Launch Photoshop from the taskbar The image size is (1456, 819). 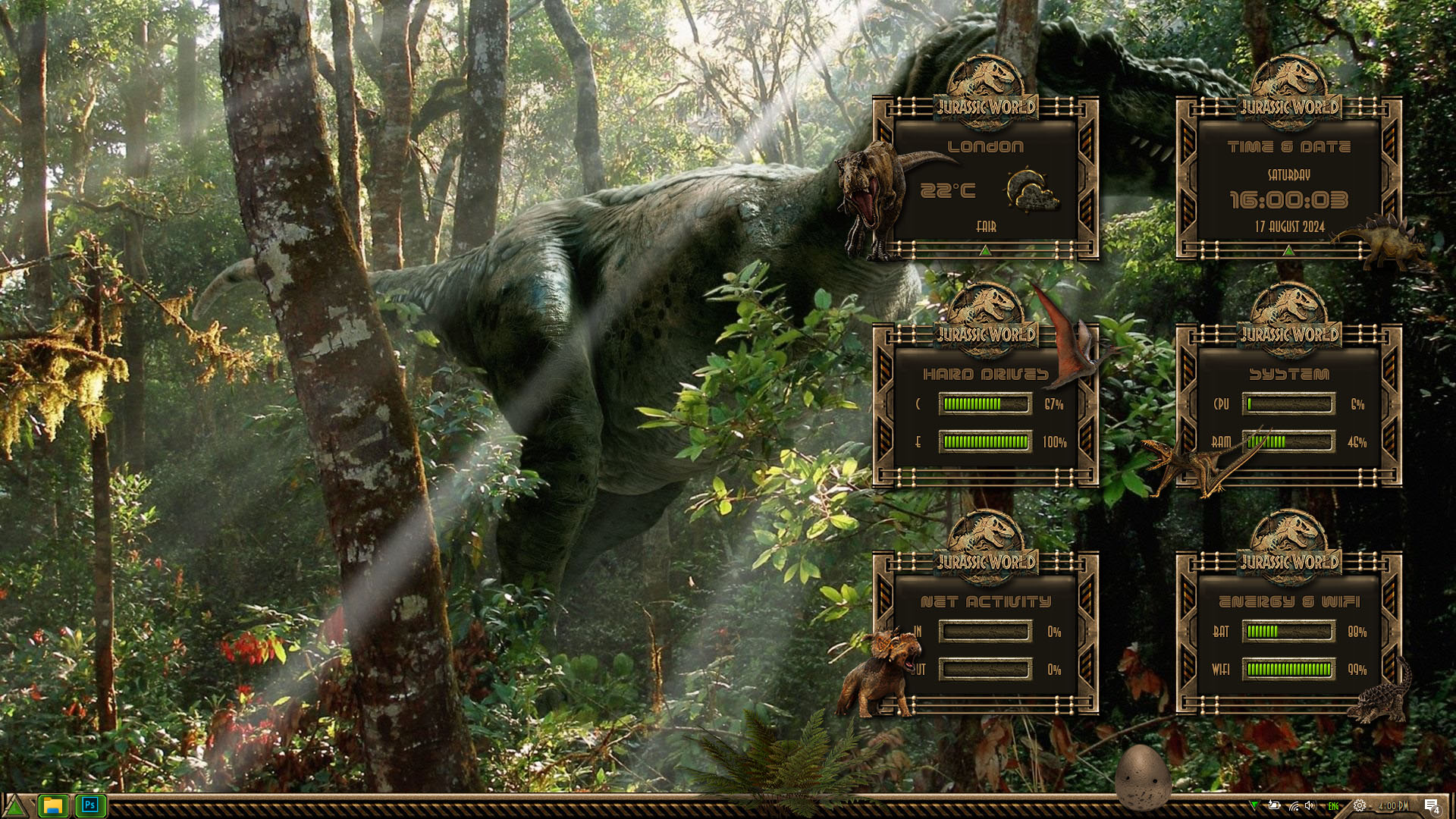tap(90, 805)
